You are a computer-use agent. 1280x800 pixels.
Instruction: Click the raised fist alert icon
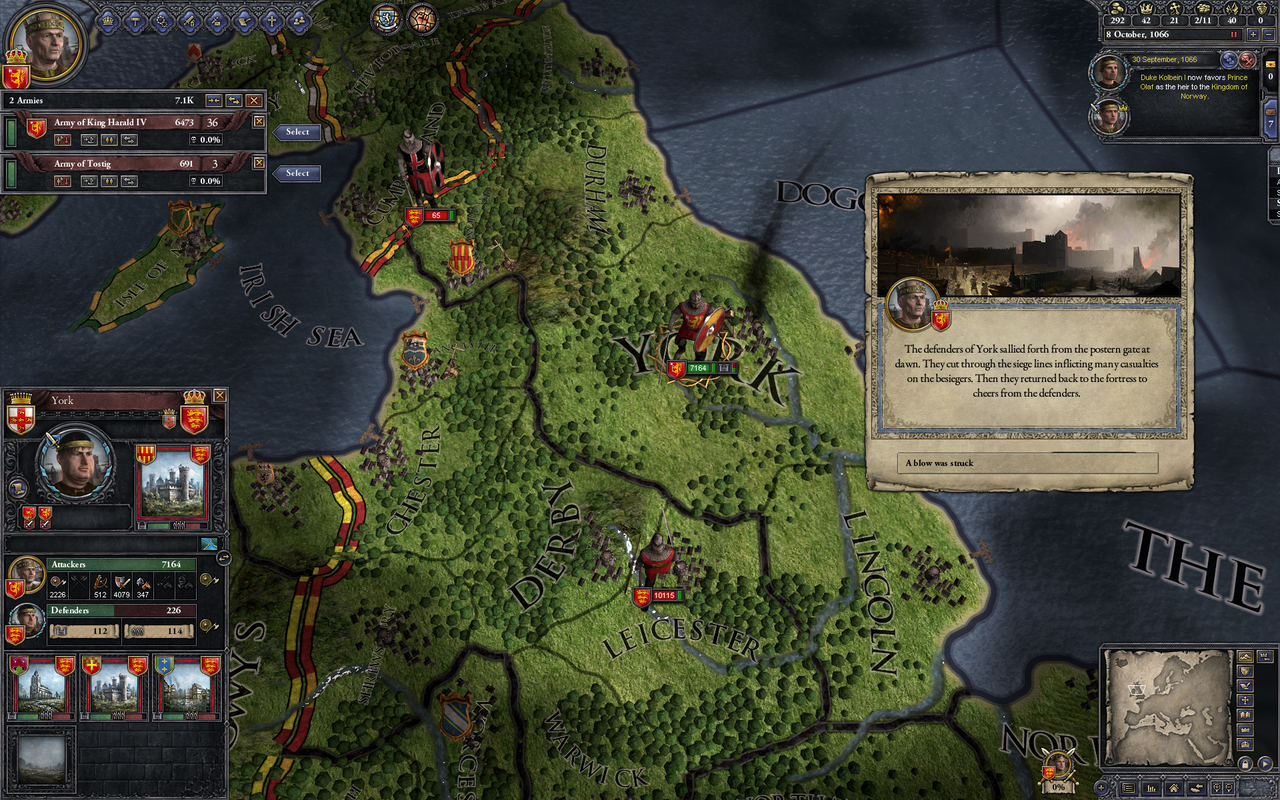click(x=423, y=18)
